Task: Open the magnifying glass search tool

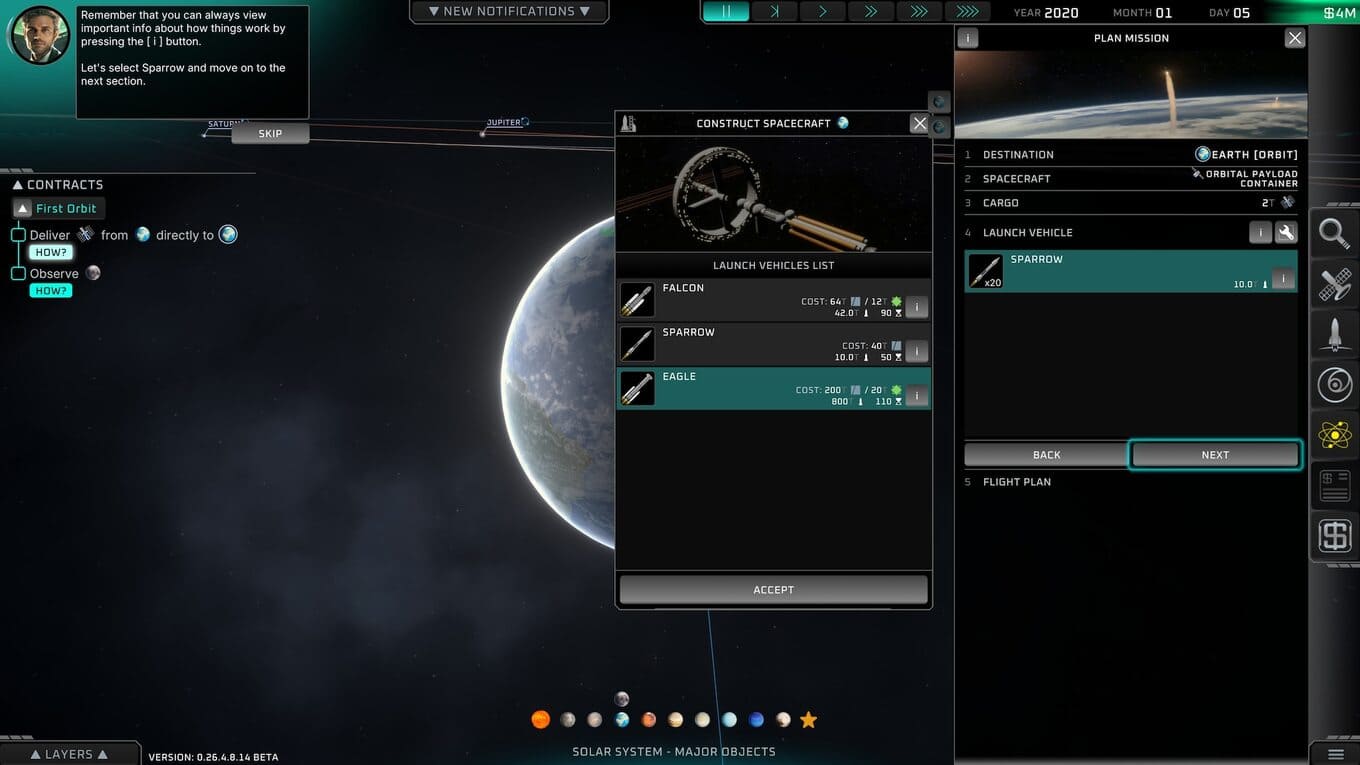Action: (x=1334, y=234)
